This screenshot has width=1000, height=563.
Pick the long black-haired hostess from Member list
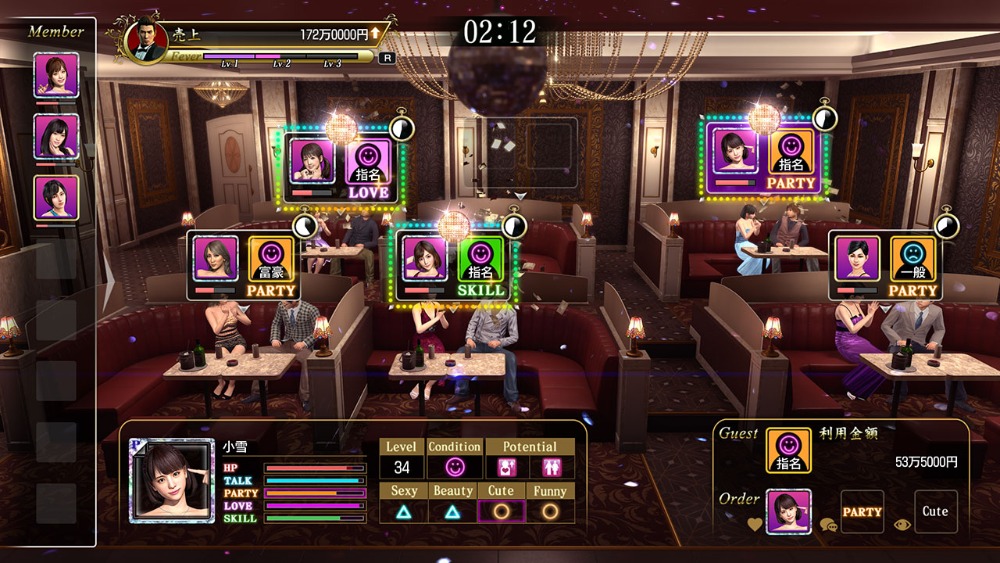tap(56, 136)
